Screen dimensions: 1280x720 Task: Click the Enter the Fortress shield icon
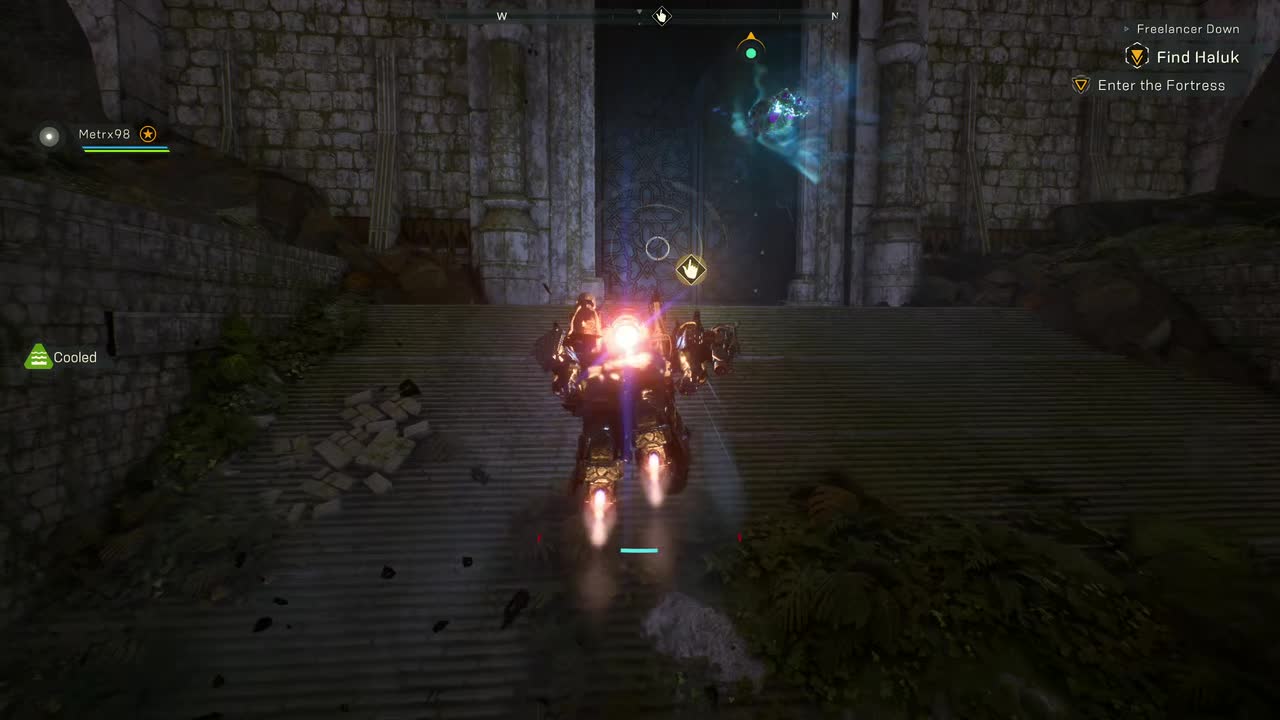point(1081,85)
